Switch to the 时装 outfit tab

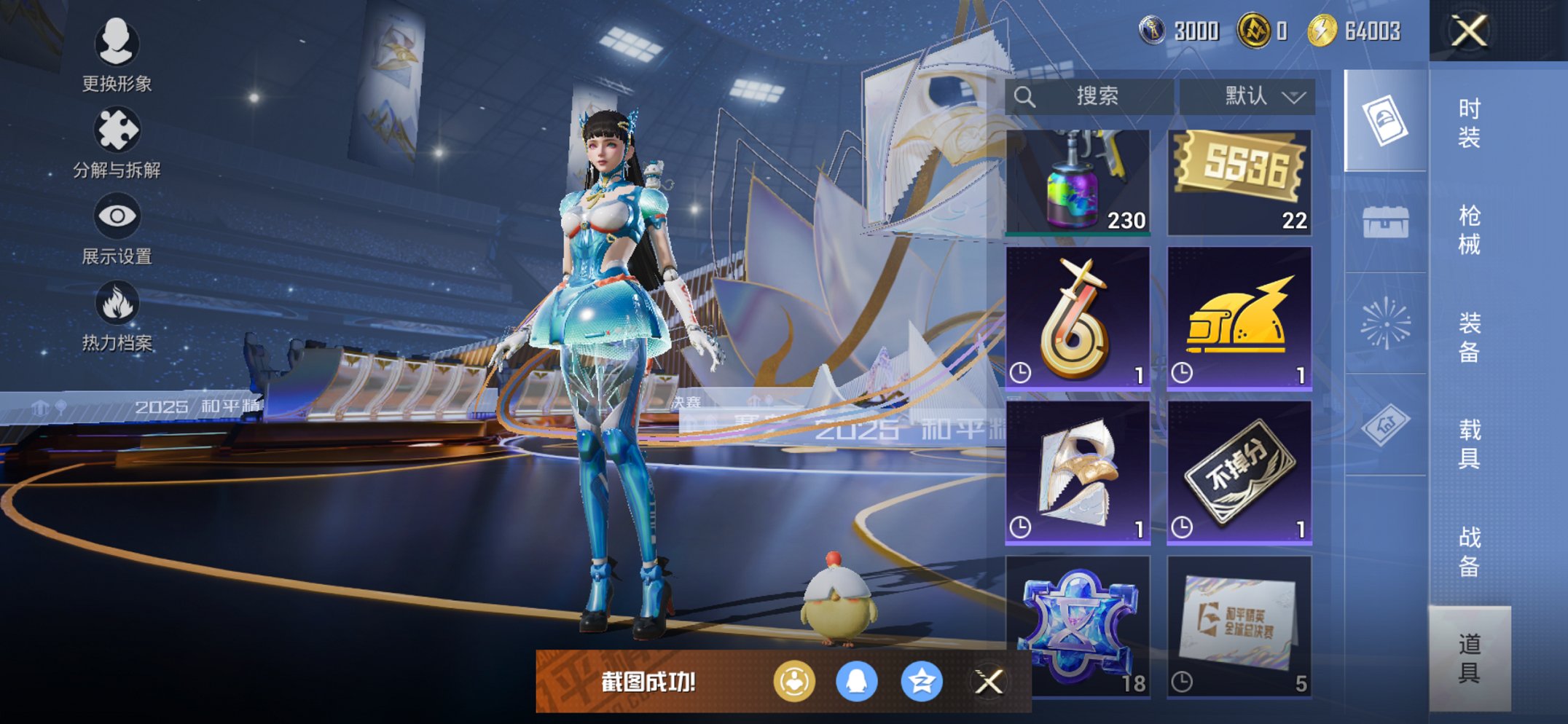[1469, 122]
